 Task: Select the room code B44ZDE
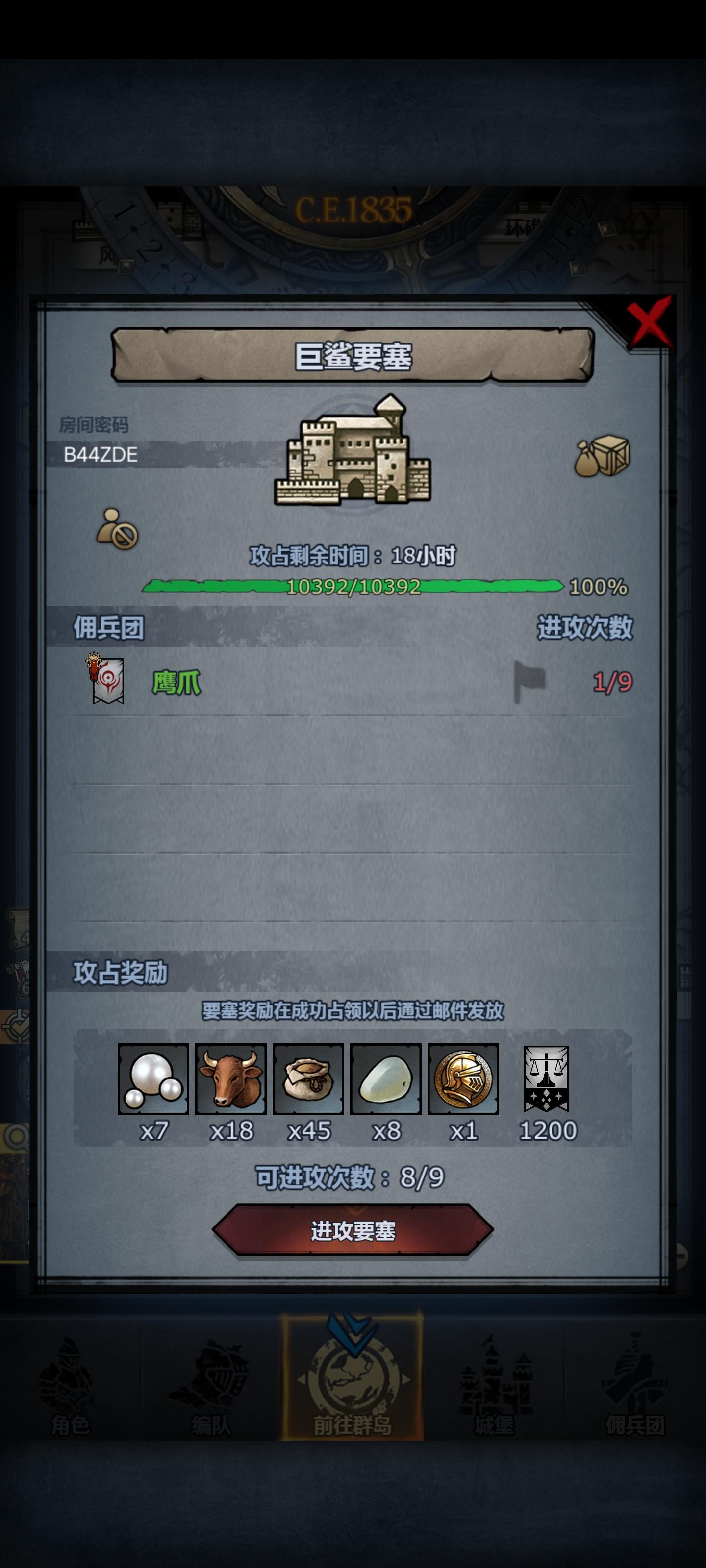pyautogui.click(x=101, y=455)
